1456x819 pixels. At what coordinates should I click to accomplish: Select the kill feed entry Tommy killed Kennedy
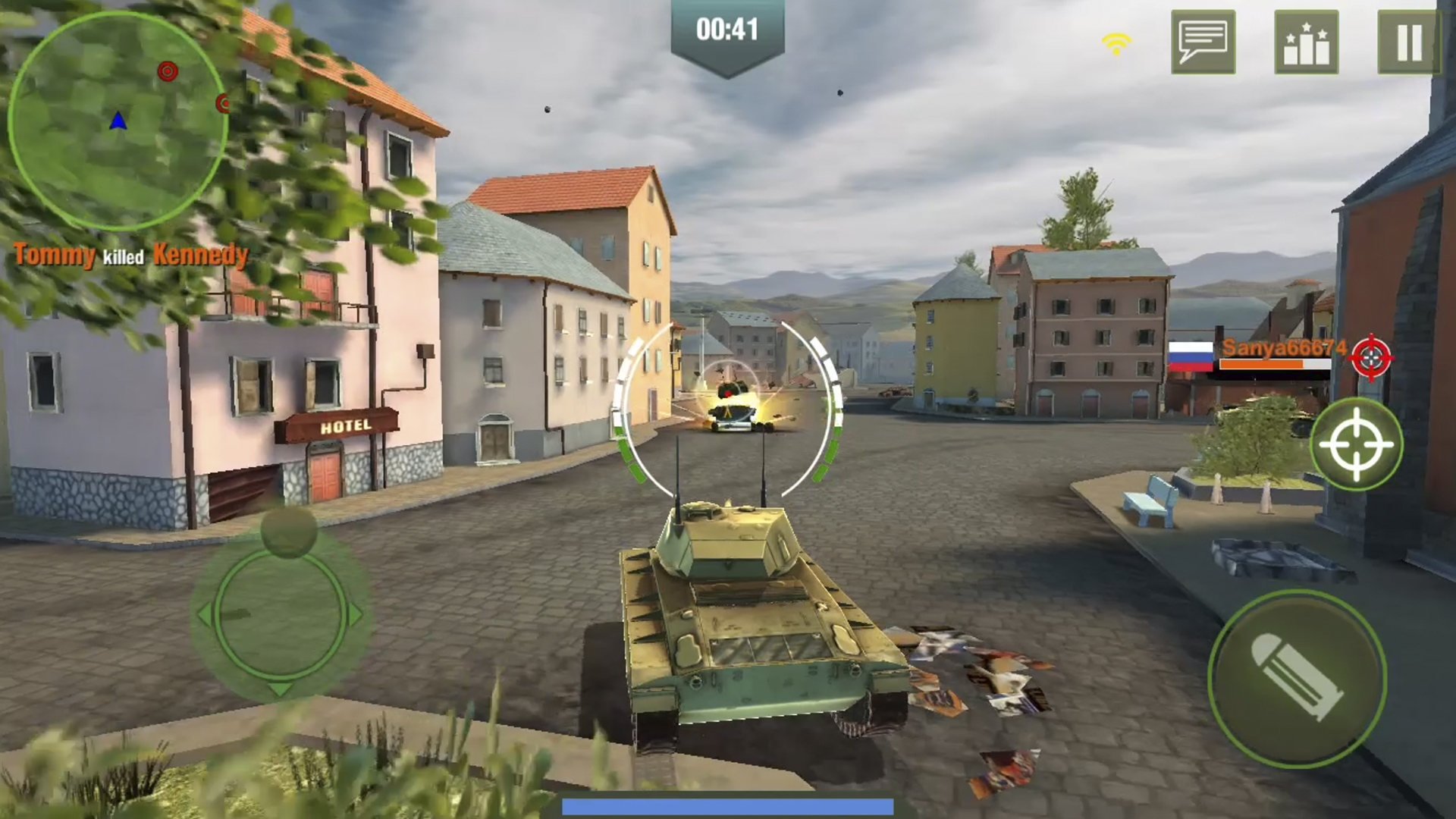pos(129,257)
